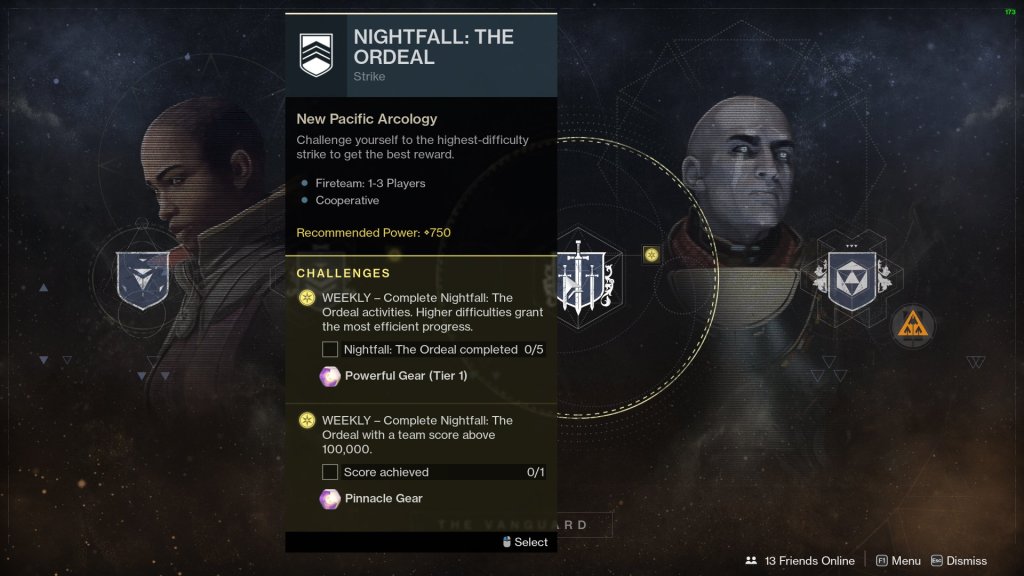The height and width of the screenshot is (576, 1024).
Task: Dismiss the Vanguard director screen
Action: pos(958,561)
